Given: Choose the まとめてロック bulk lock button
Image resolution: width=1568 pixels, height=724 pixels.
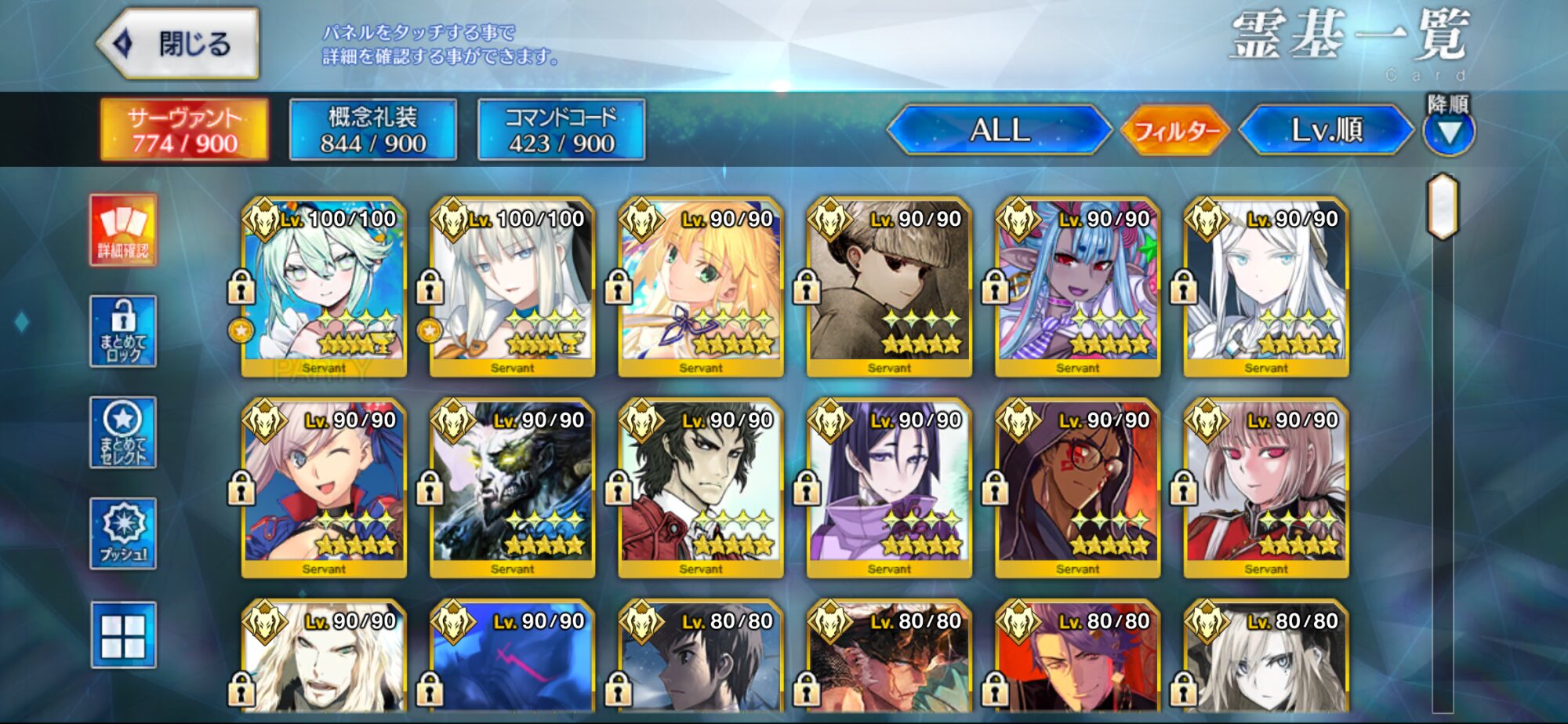Looking at the screenshot, I should (x=123, y=332).
